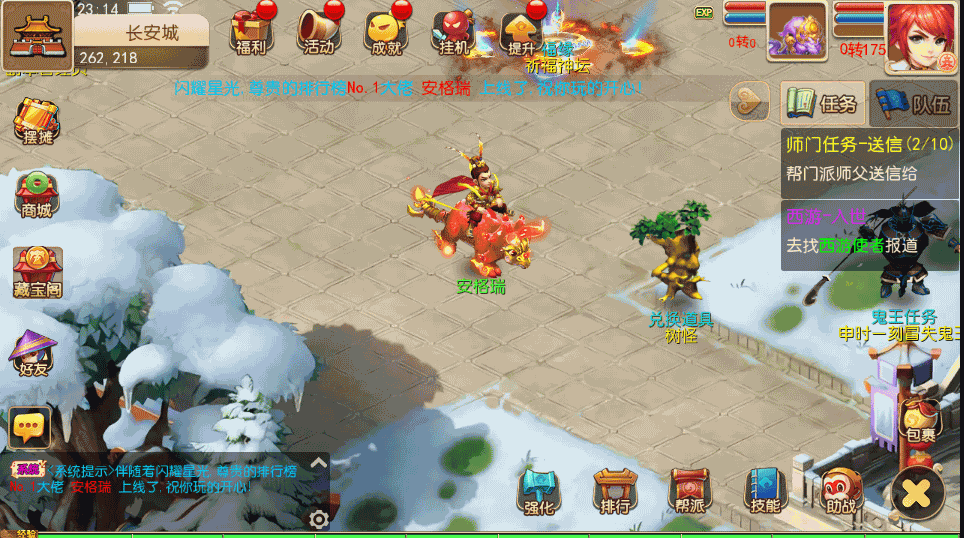Viewport: 964px width, 538px height.
Task: Open the 摆摊 stall icon
Action: (34, 122)
